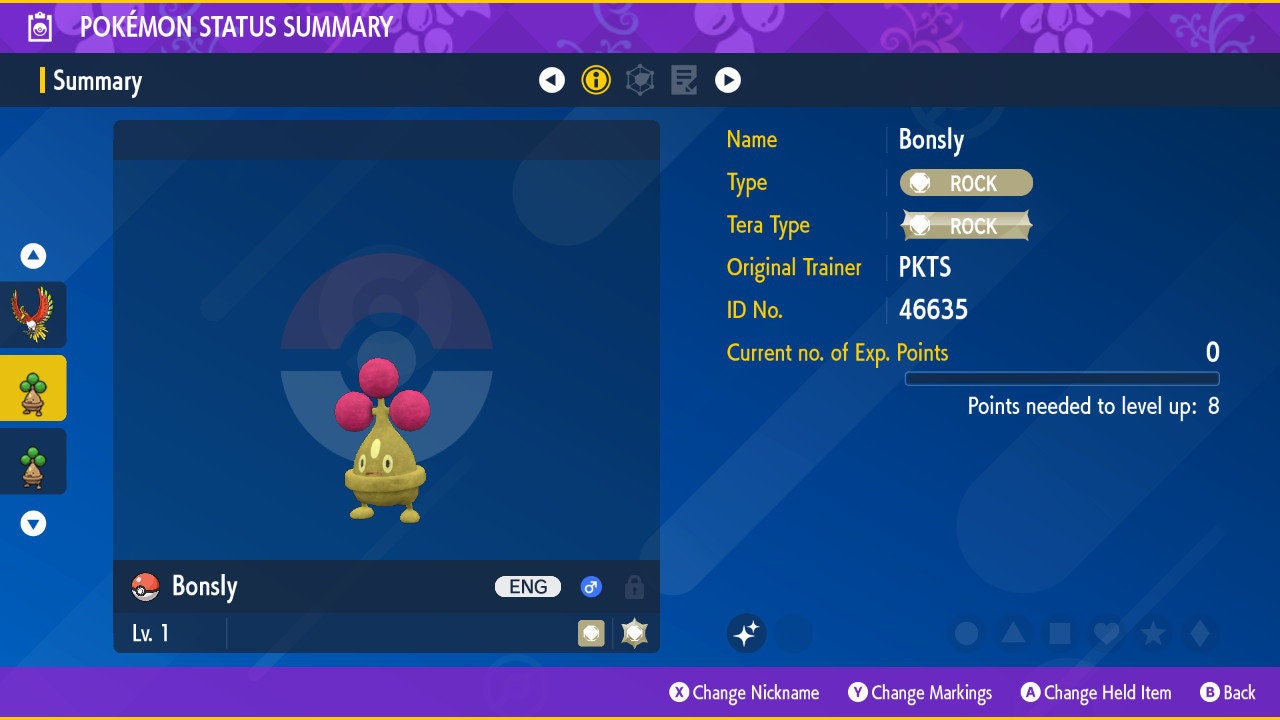Switch to the hexagon stats tab
1280x720 pixels.
(640, 80)
